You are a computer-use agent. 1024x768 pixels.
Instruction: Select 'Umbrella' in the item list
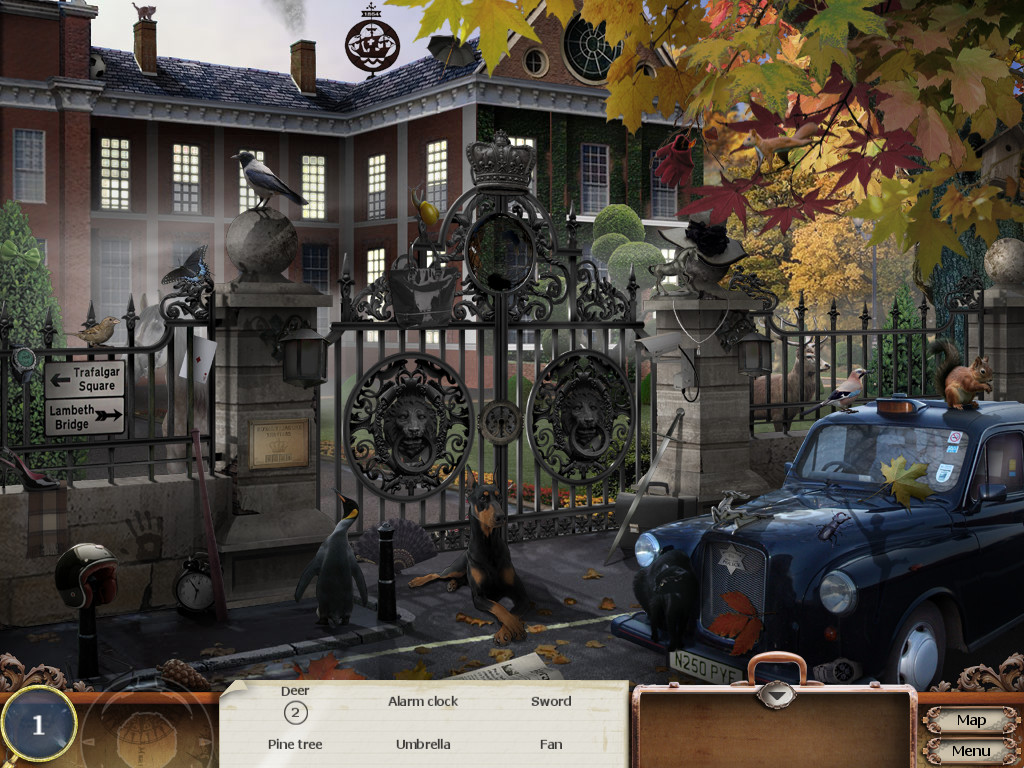[423, 744]
